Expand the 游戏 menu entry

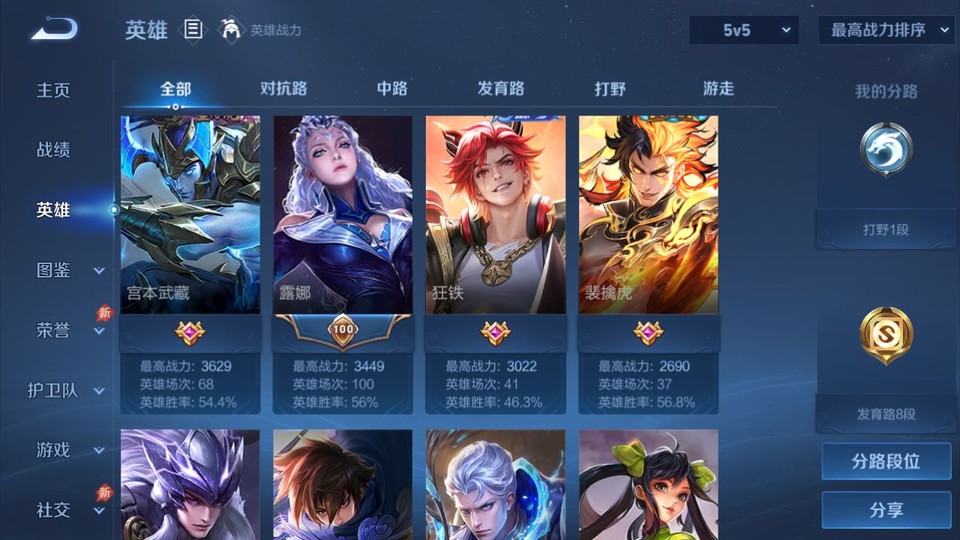[68, 450]
